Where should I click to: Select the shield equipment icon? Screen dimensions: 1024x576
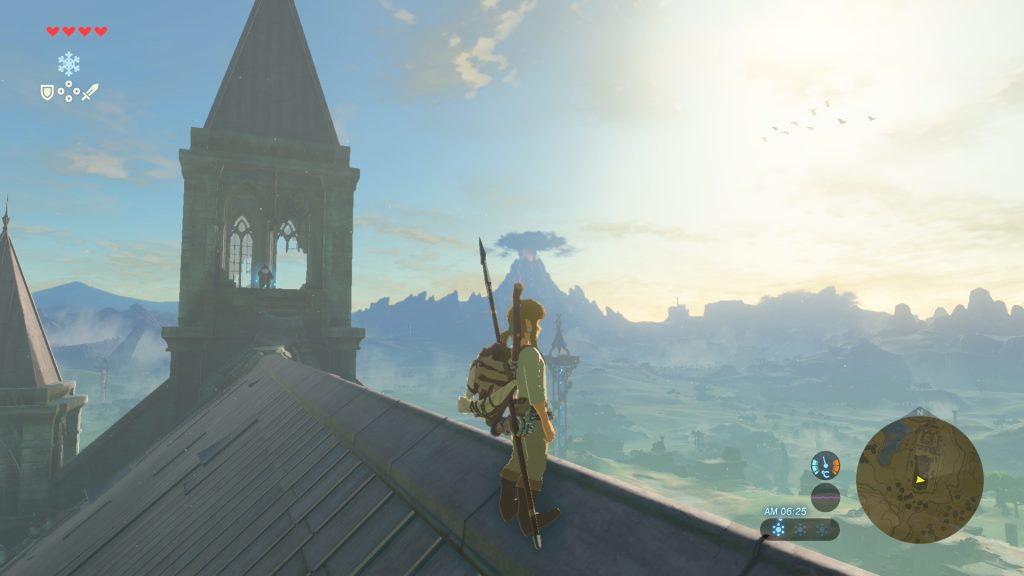point(47,92)
